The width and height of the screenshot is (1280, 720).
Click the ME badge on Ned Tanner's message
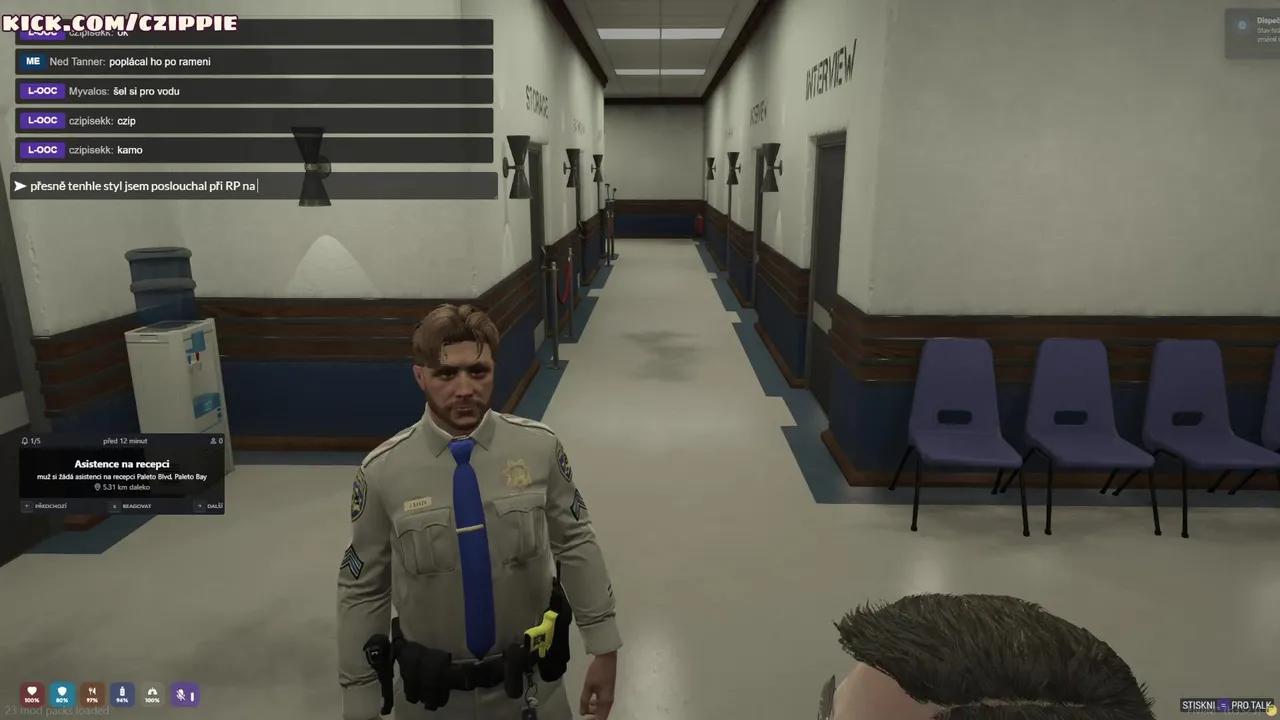coord(32,61)
